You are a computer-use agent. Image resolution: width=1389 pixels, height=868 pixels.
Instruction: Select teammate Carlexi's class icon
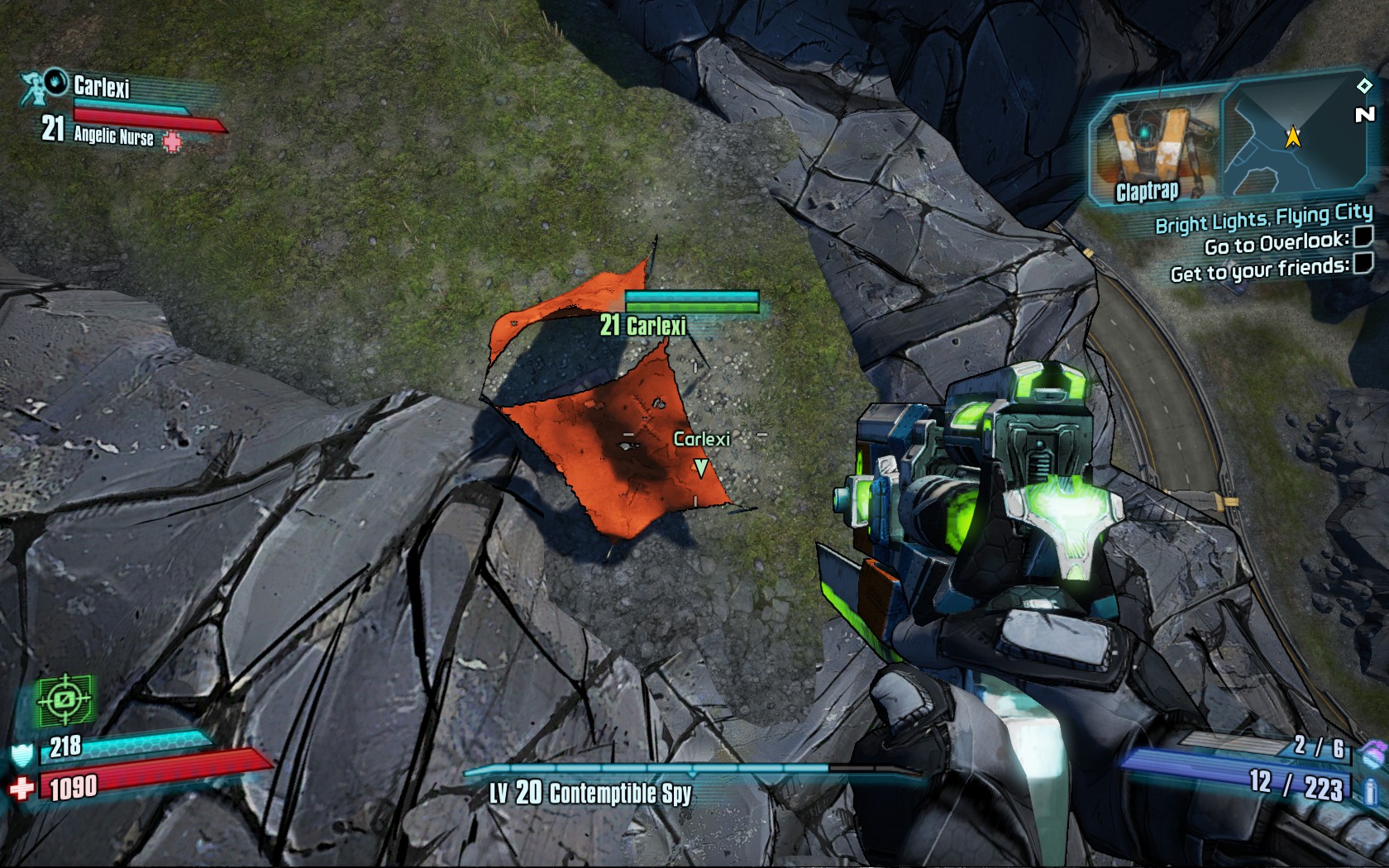click(x=35, y=88)
